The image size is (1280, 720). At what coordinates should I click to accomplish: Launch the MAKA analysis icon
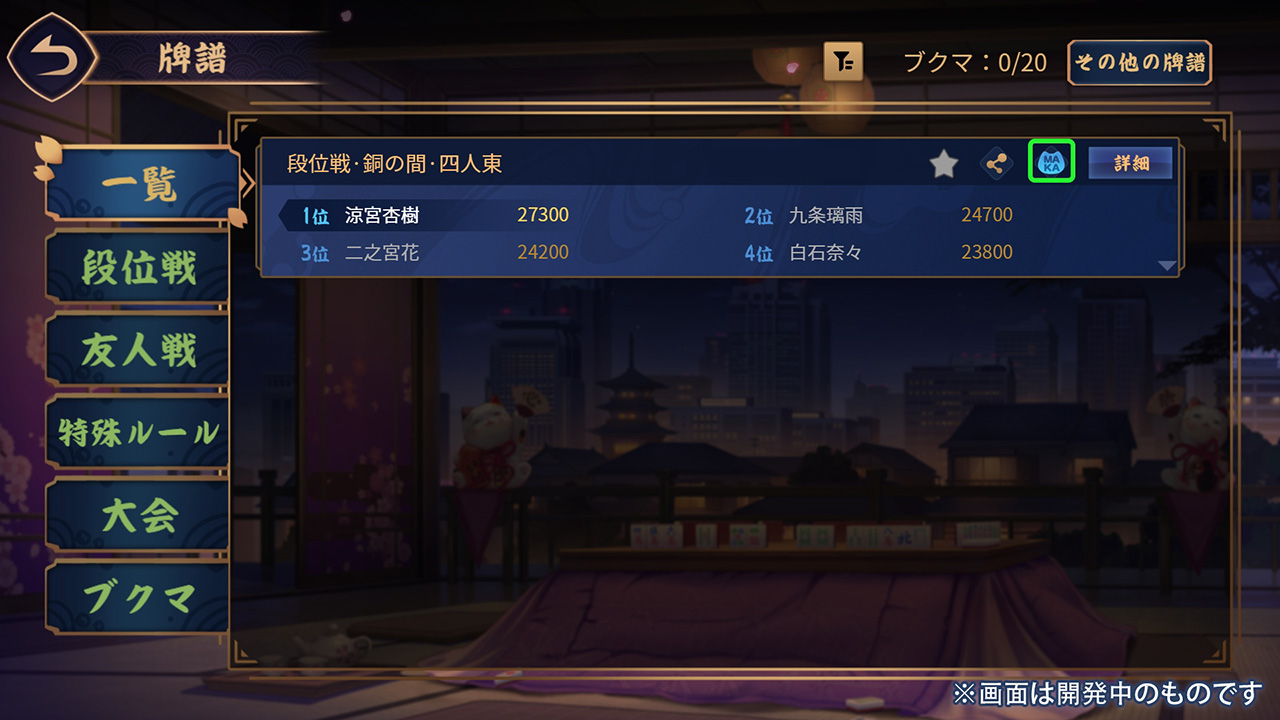point(1051,162)
